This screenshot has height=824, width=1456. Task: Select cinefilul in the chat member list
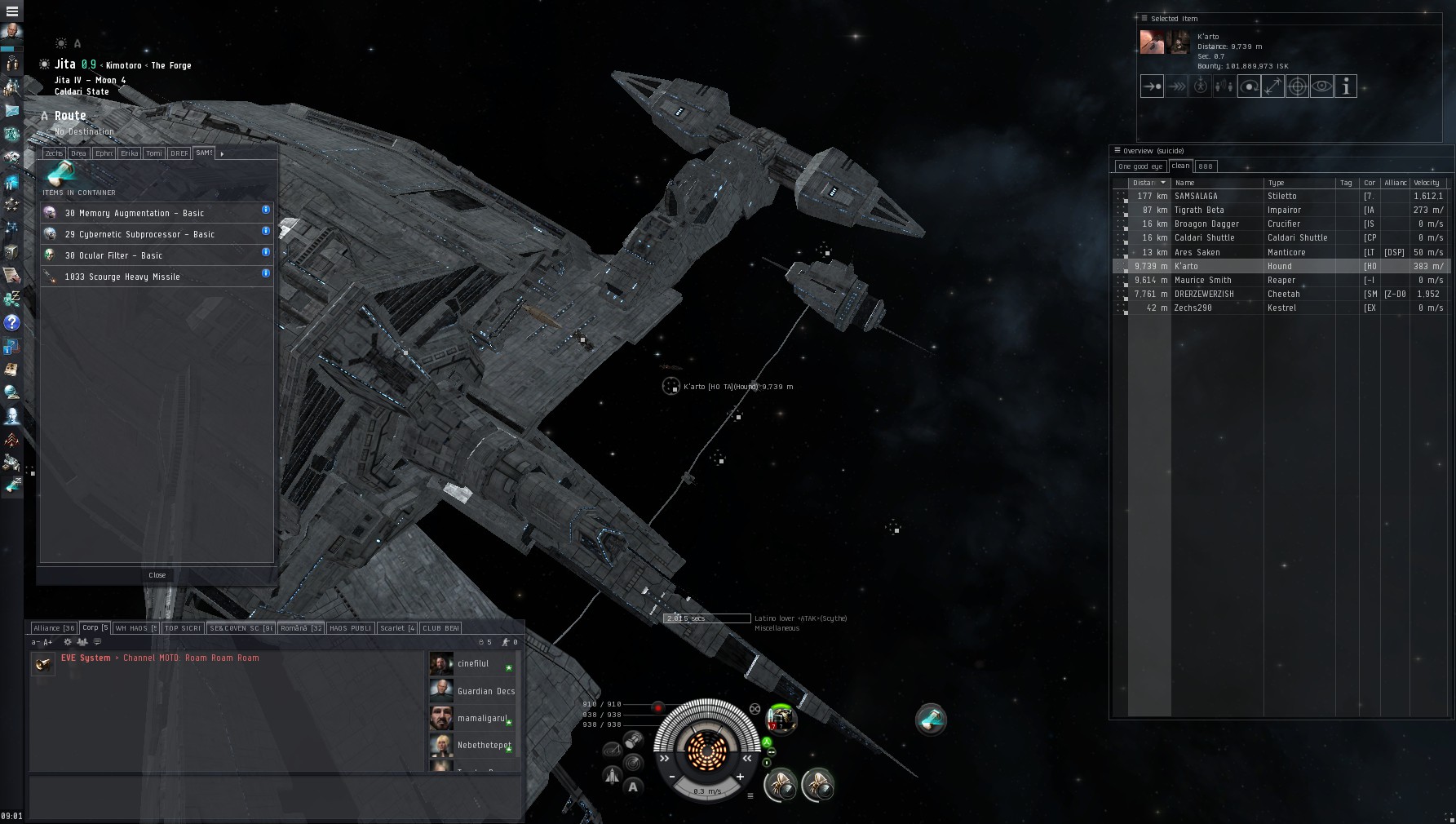click(472, 664)
